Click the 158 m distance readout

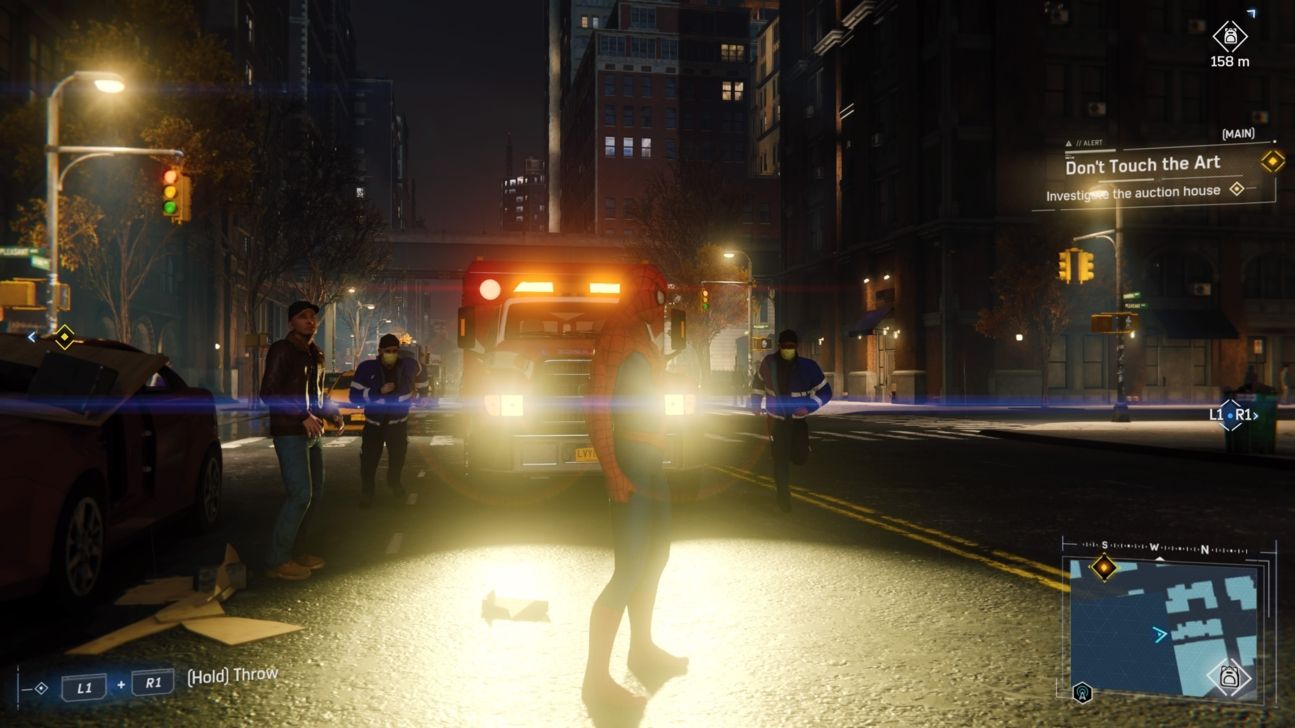tap(1231, 62)
